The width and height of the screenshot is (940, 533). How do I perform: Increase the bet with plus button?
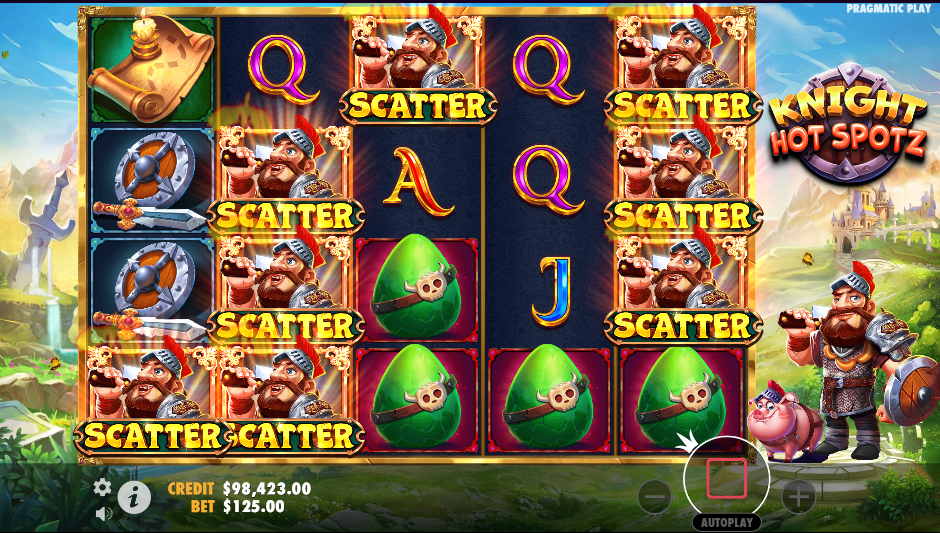pos(798,495)
